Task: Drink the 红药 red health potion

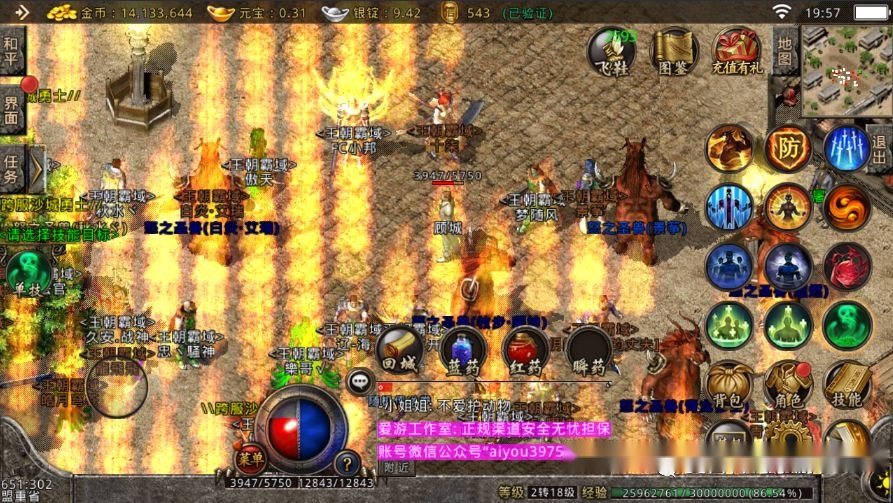Action: tap(525, 351)
